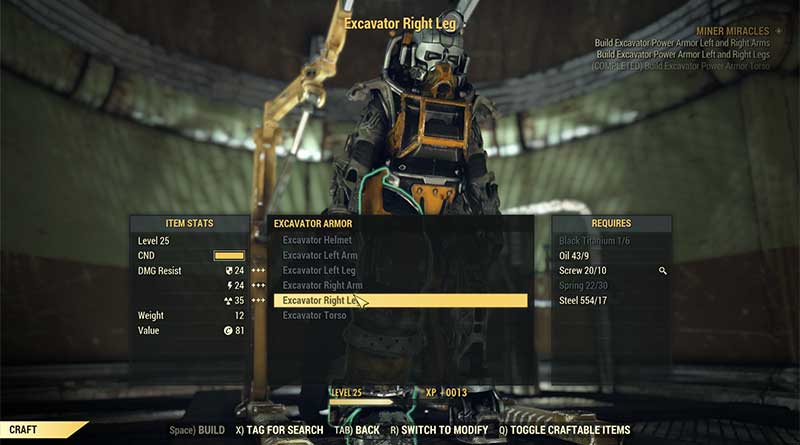Select the Spring requirement row
Image resolution: width=800 pixels, height=445 pixels.
coord(583,285)
